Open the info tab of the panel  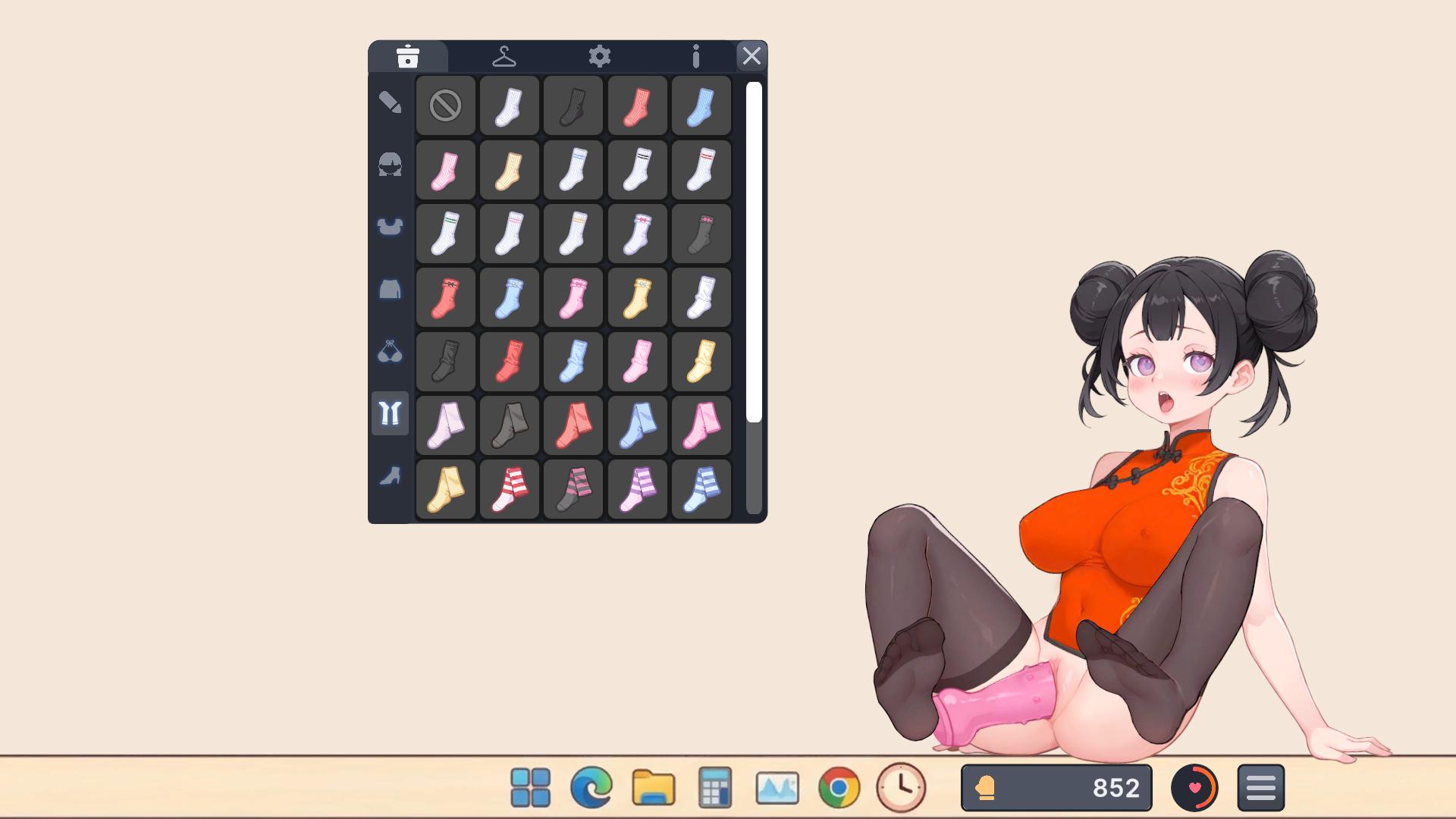click(696, 55)
